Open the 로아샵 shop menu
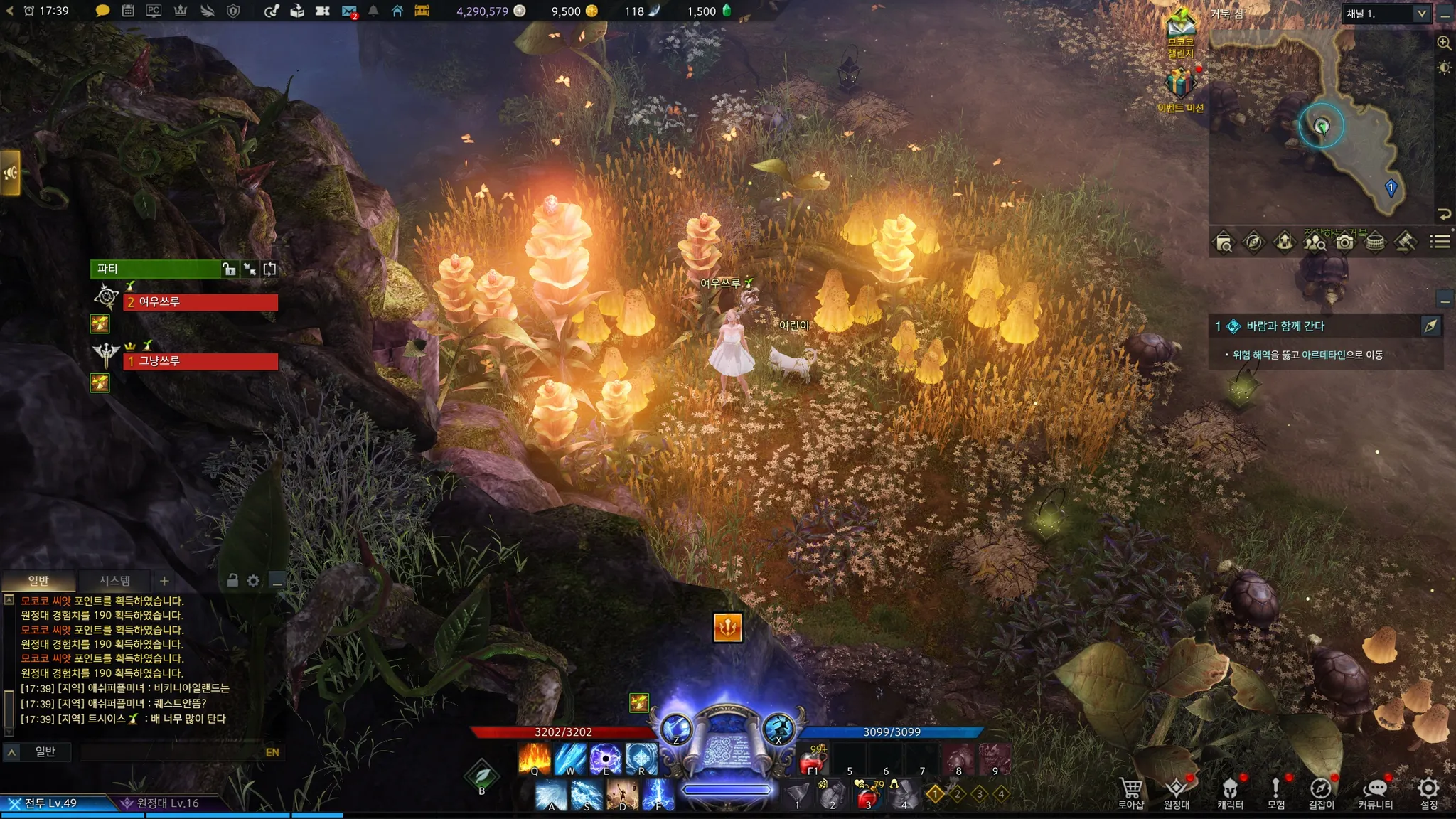The image size is (1456, 819). coord(1130,792)
